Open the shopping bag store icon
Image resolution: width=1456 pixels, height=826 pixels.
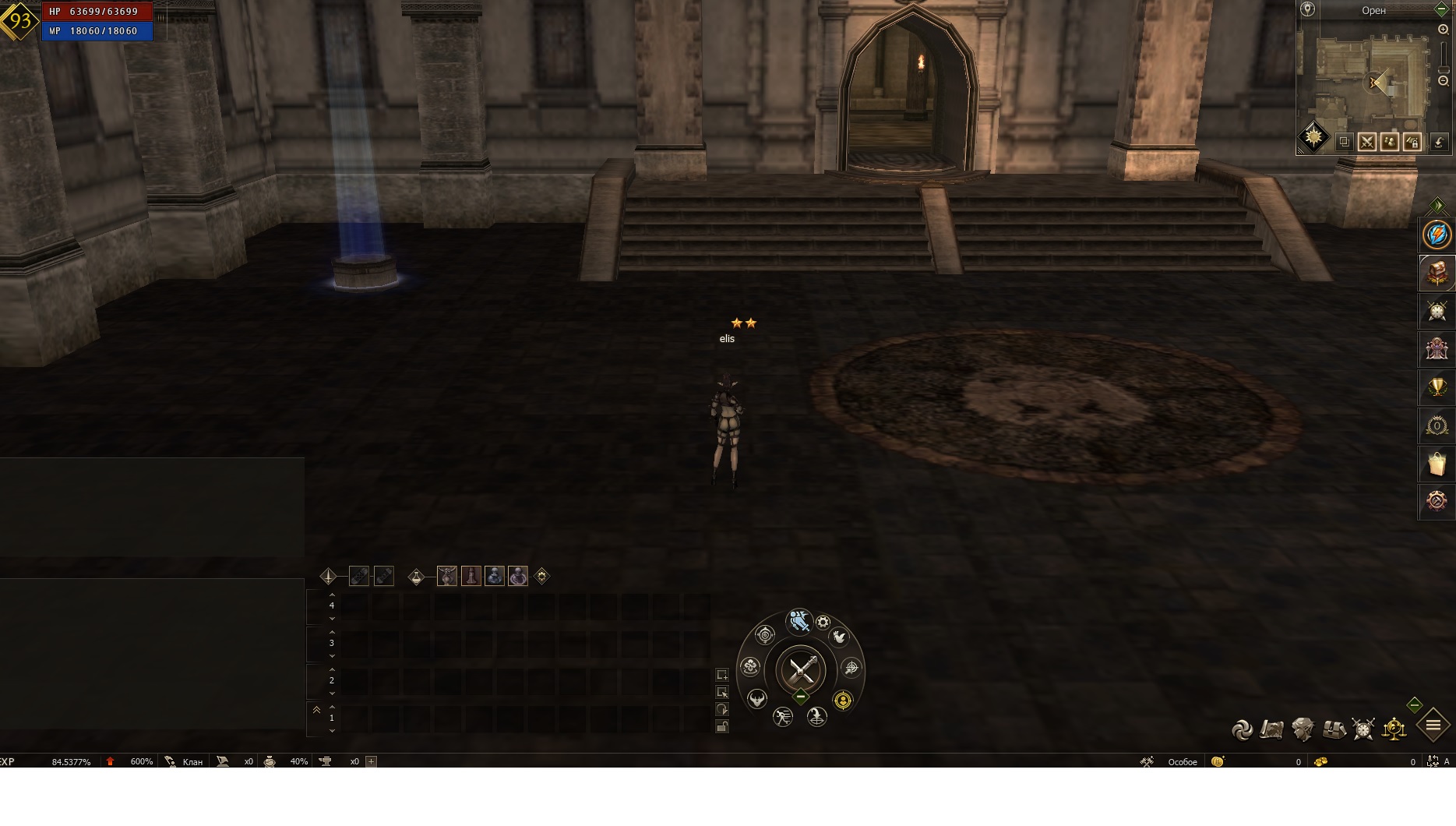click(x=1437, y=464)
